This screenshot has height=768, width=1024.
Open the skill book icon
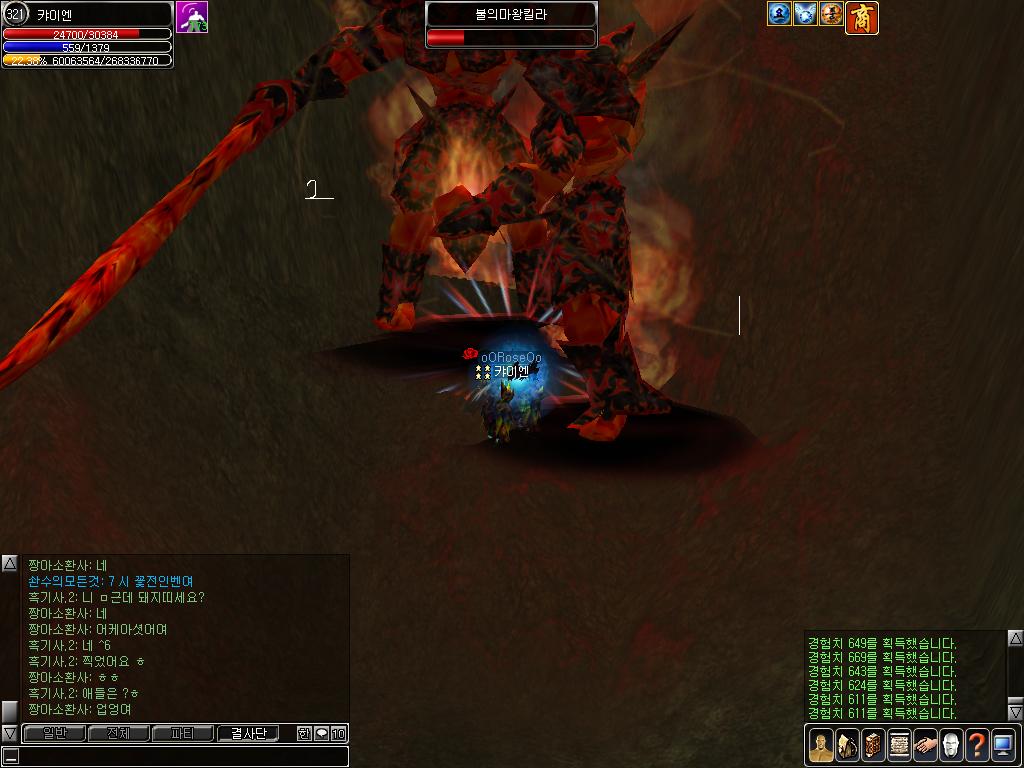click(872, 745)
